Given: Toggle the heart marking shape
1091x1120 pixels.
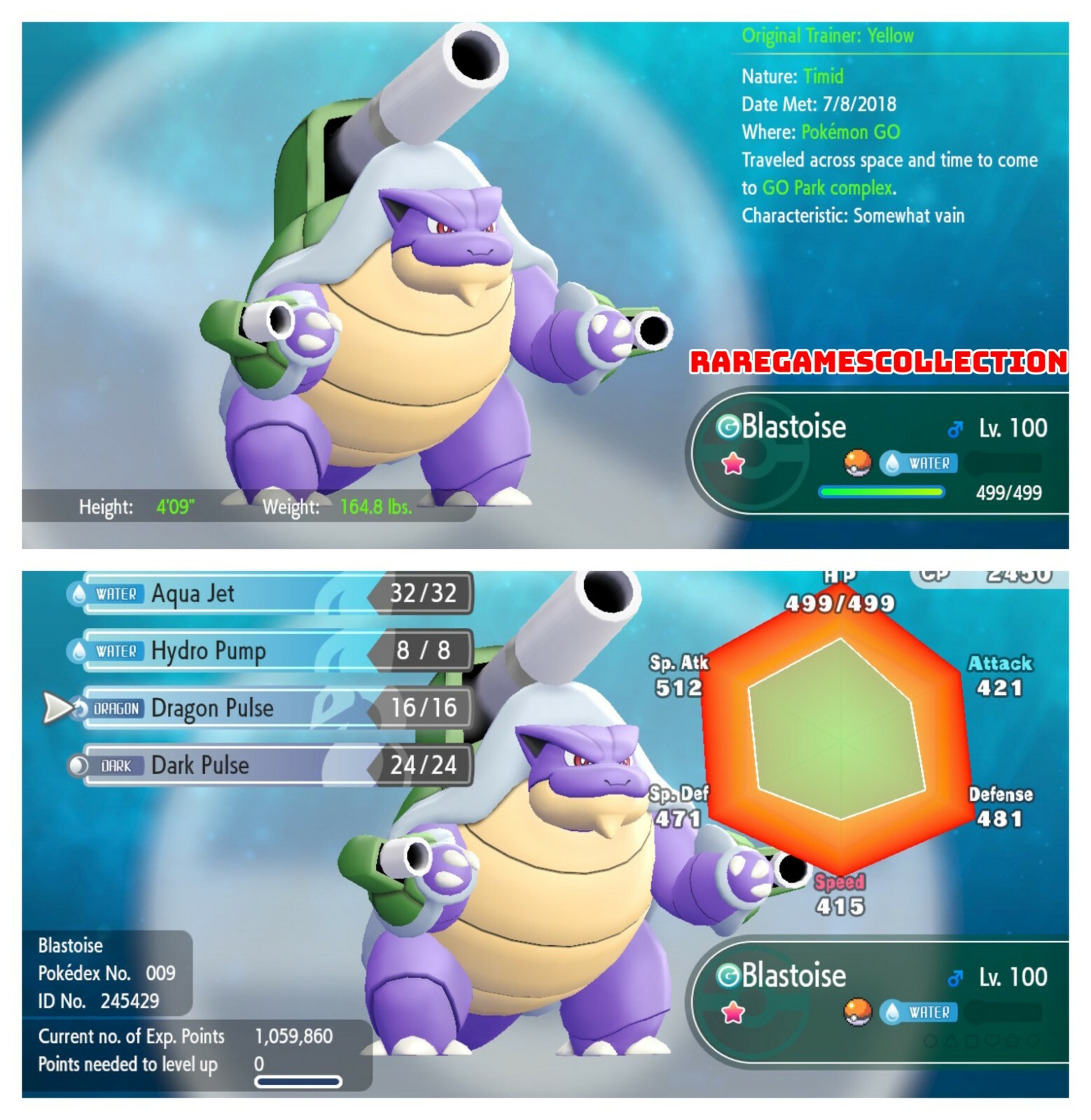Looking at the screenshot, I should click(992, 1040).
